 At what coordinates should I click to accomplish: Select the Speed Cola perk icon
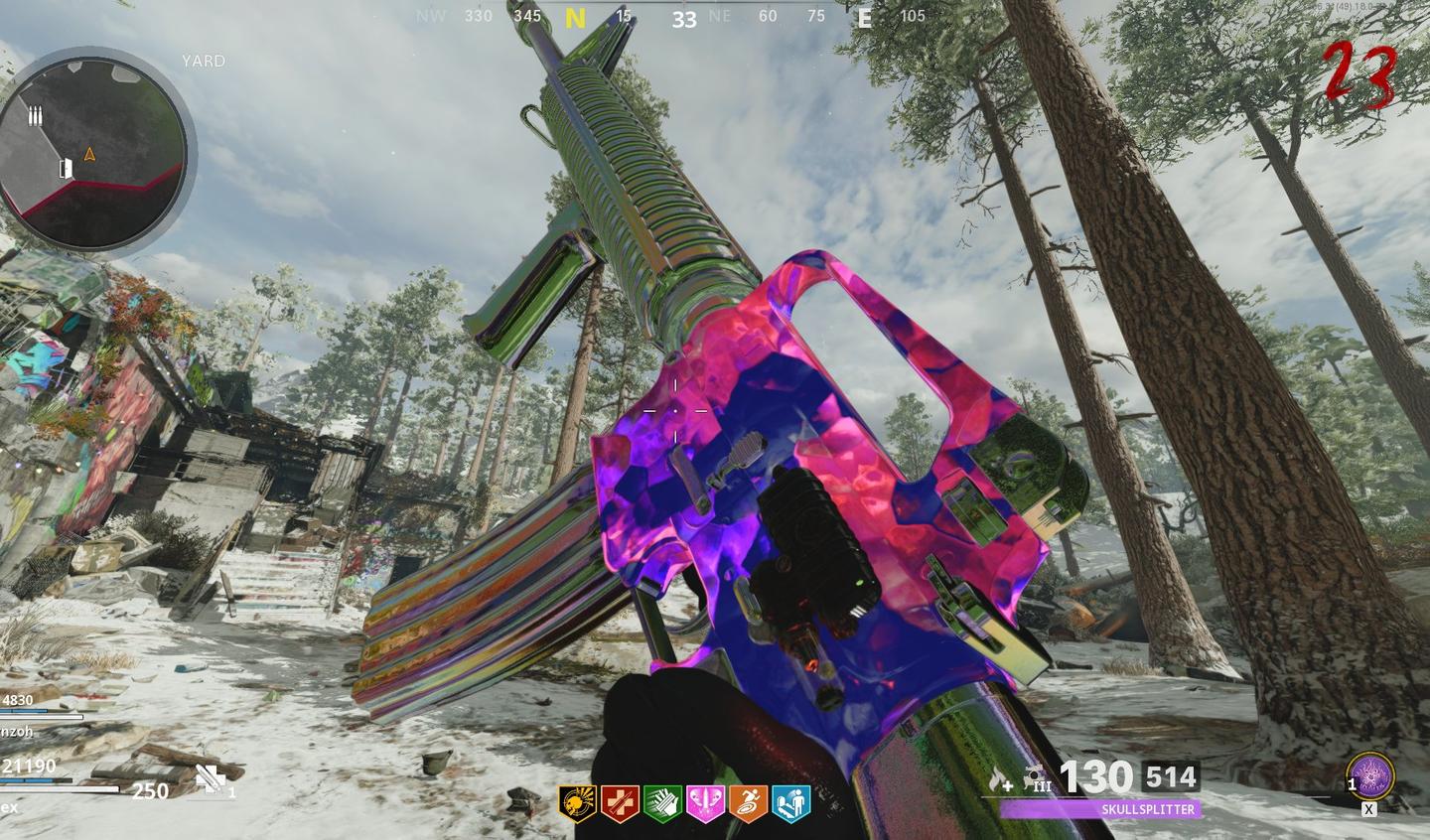click(x=662, y=800)
